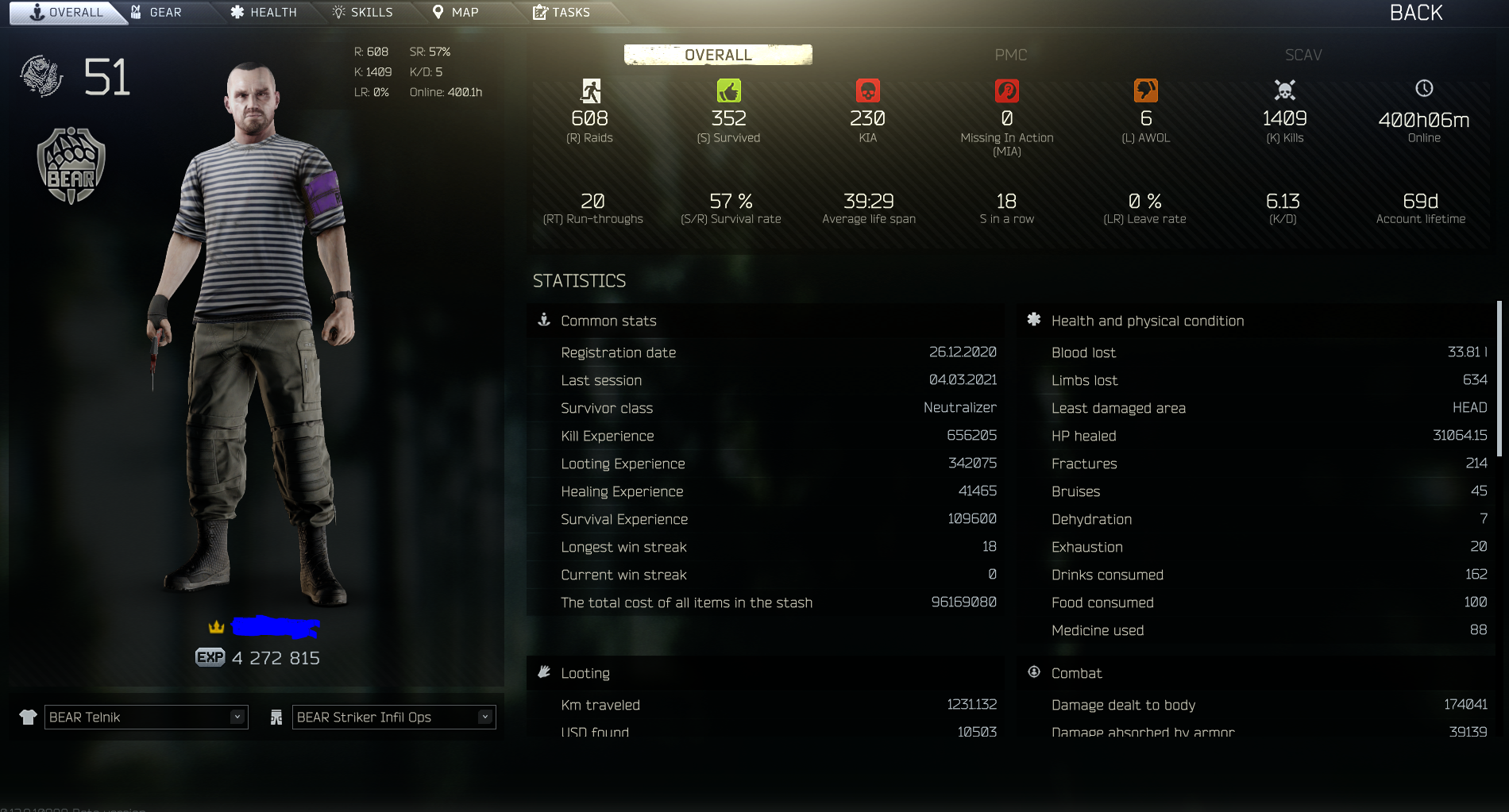Click the running man Raids icon
Image resolution: width=1509 pixels, height=812 pixels.
[x=589, y=90]
